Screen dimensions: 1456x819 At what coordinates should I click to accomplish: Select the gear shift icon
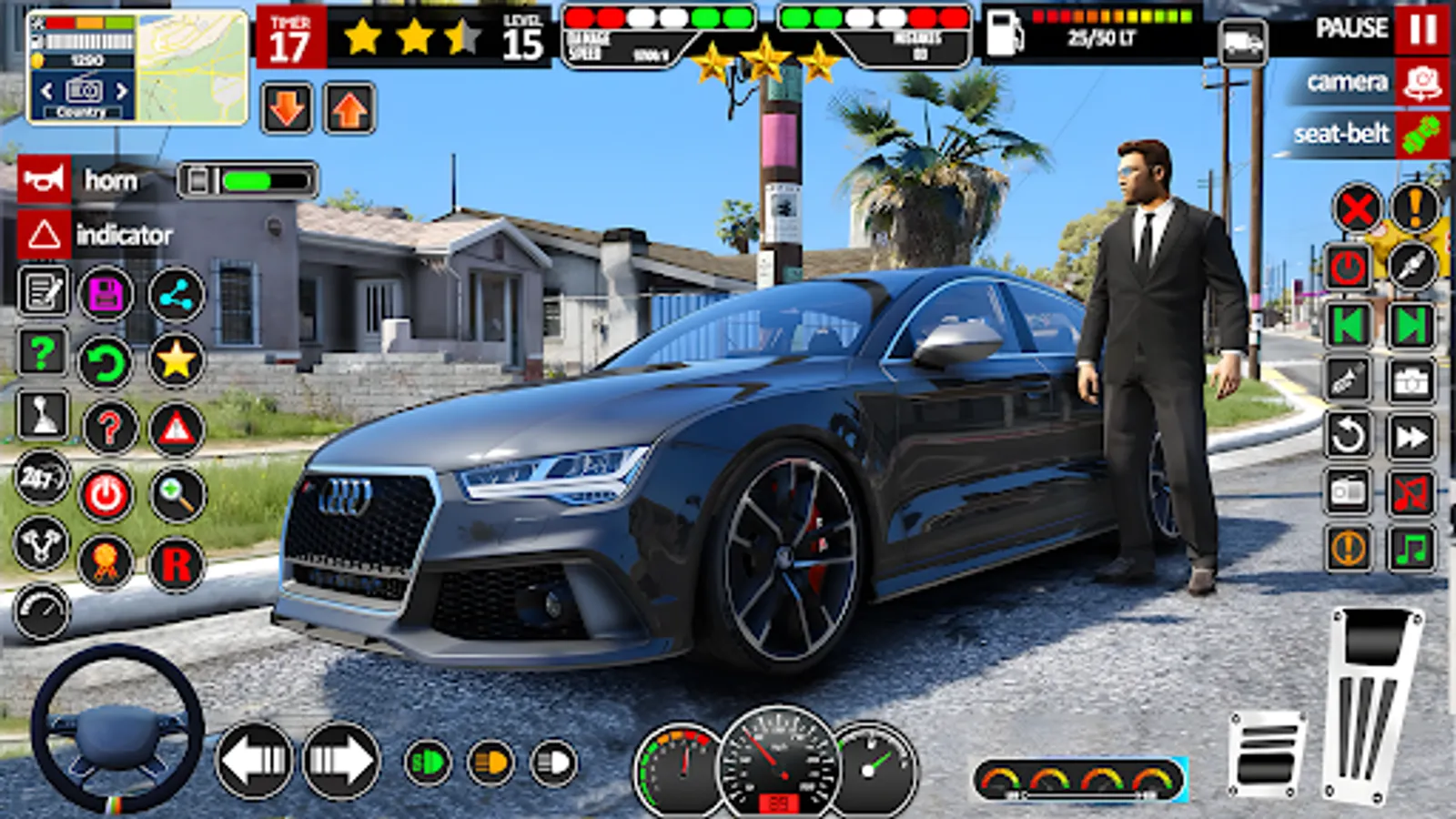[x=42, y=415]
